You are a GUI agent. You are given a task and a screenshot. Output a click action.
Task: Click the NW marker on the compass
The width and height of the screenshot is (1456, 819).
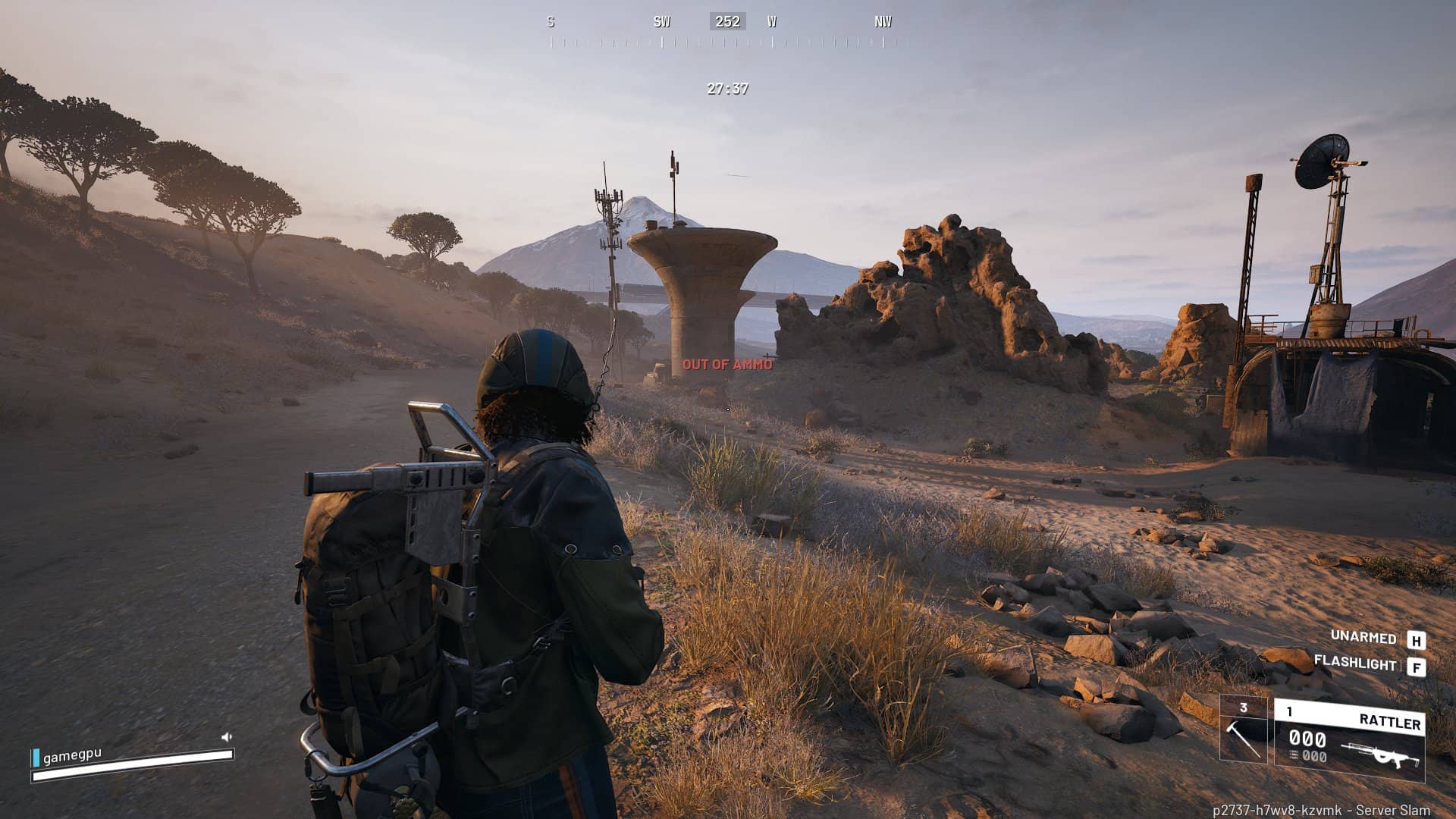point(882,22)
